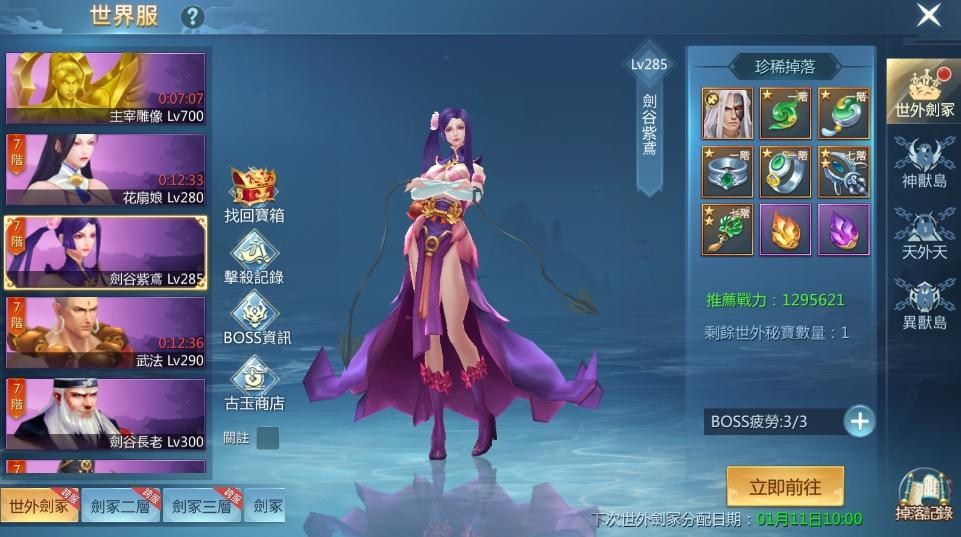Open BOSS資訊 info panel
The width and height of the screenshot is (961, 537).
[256, 320]
